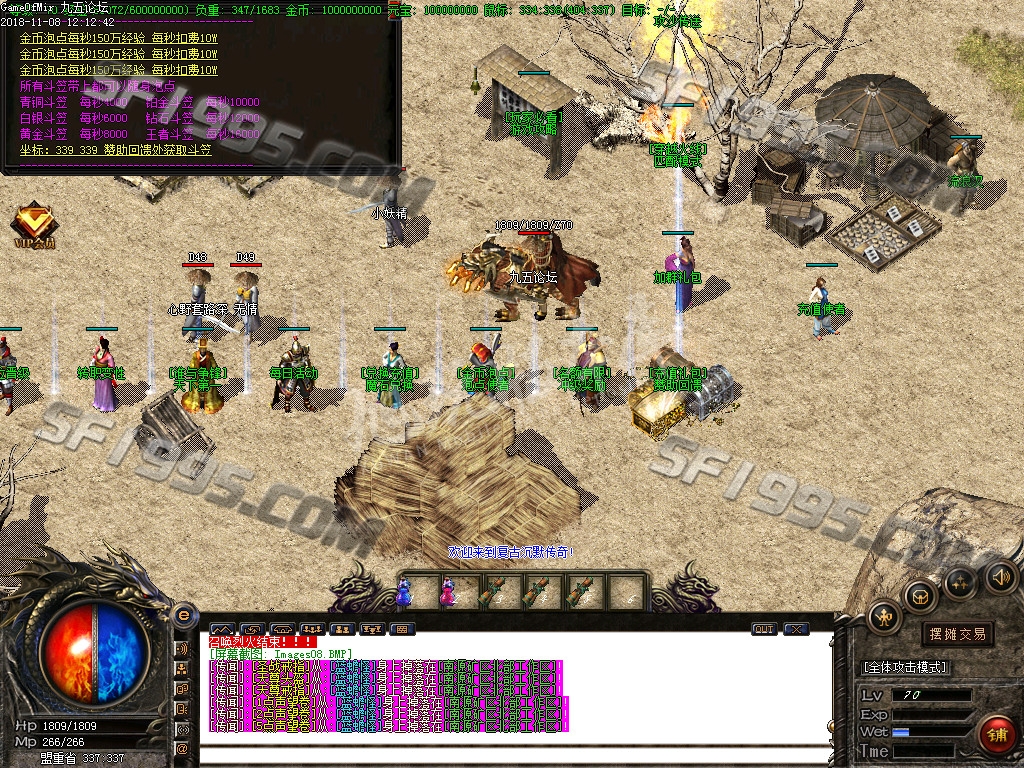Screen dimensions: 1024x768
Task: Click the grid-pattern button above the chat
Action: coord(401,629)
